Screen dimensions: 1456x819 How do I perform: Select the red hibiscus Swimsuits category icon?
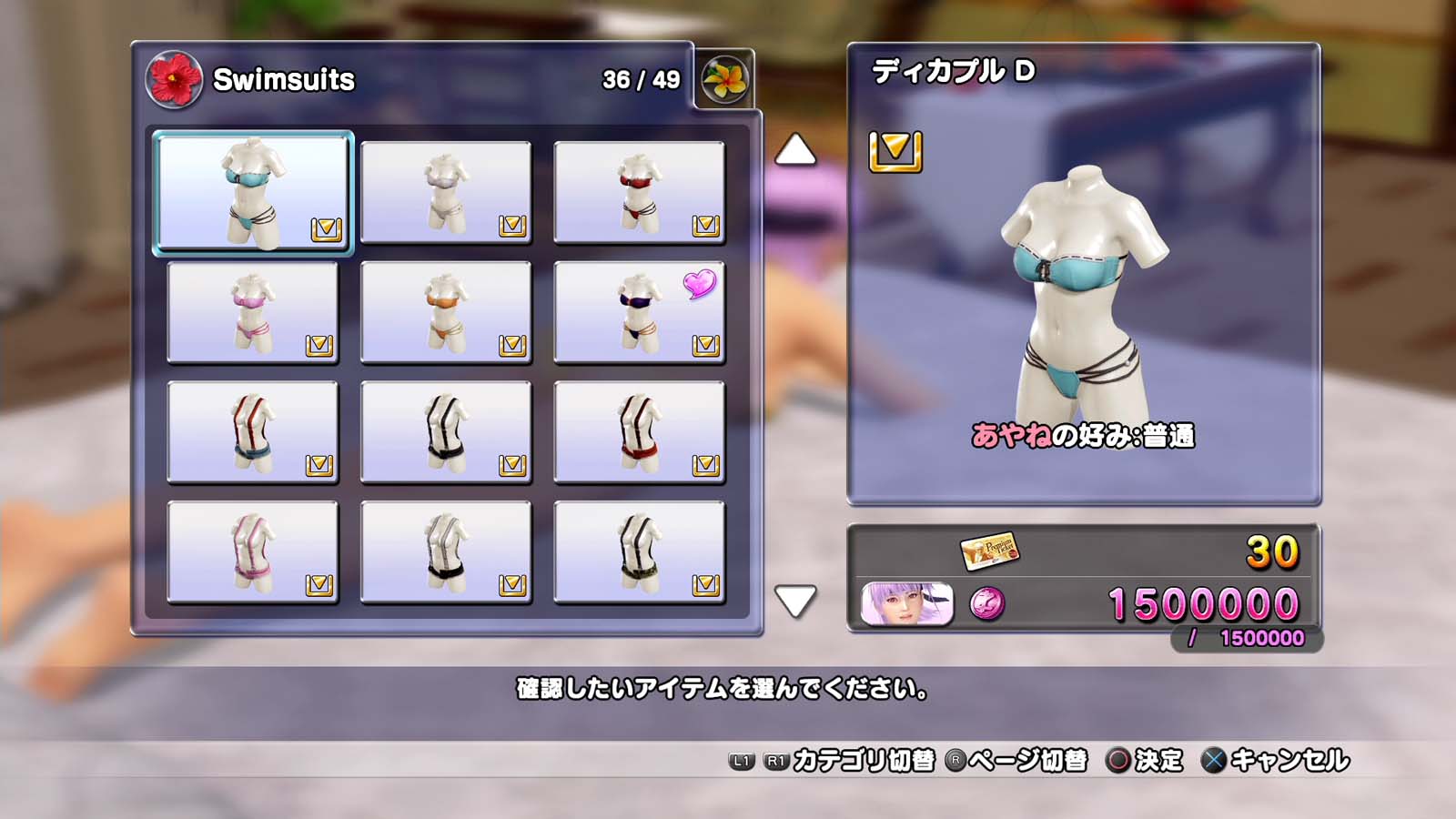pyautogui.click(x=174, y=79)
